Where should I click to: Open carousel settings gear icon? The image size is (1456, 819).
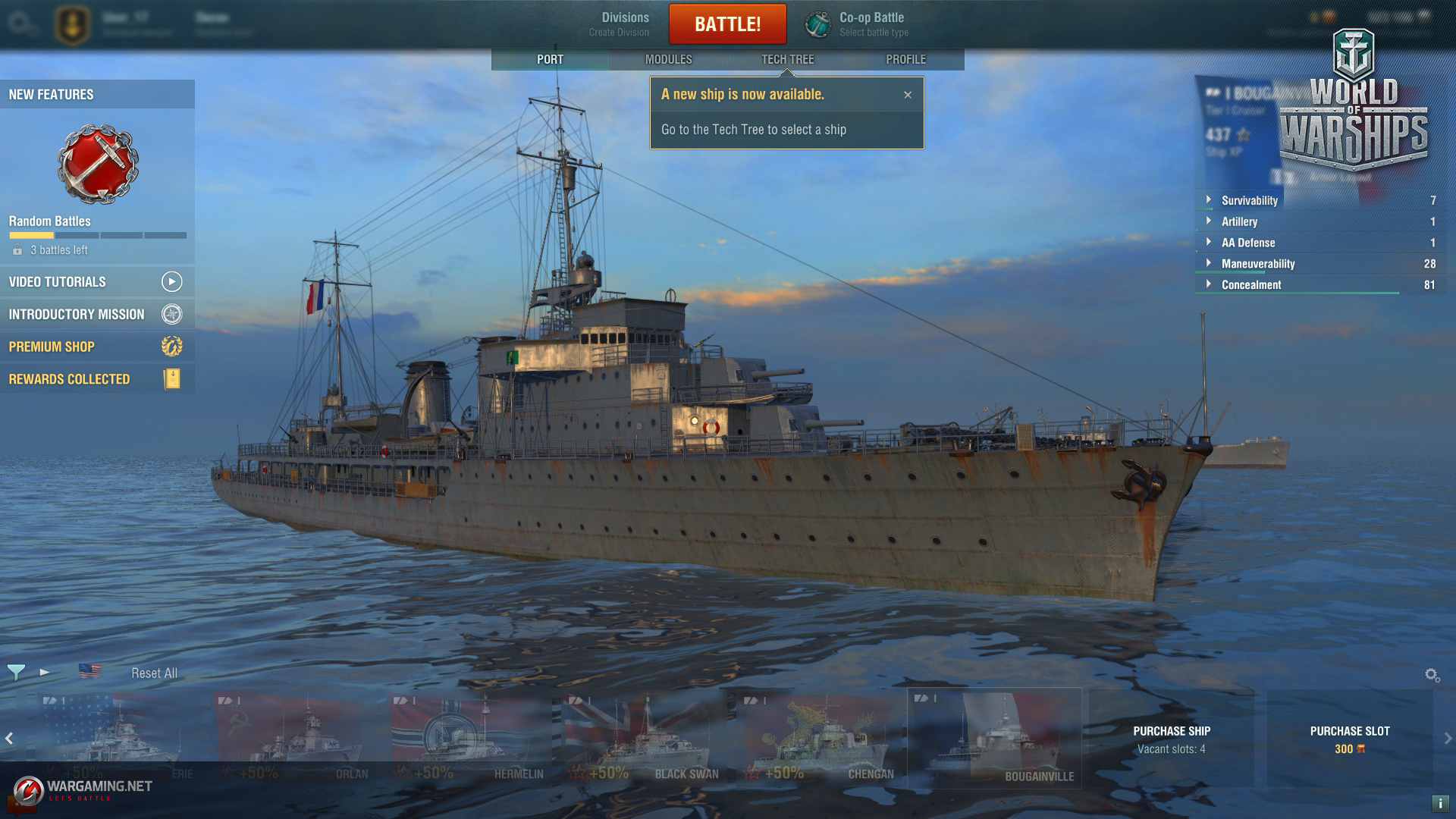click(1432, 675)
